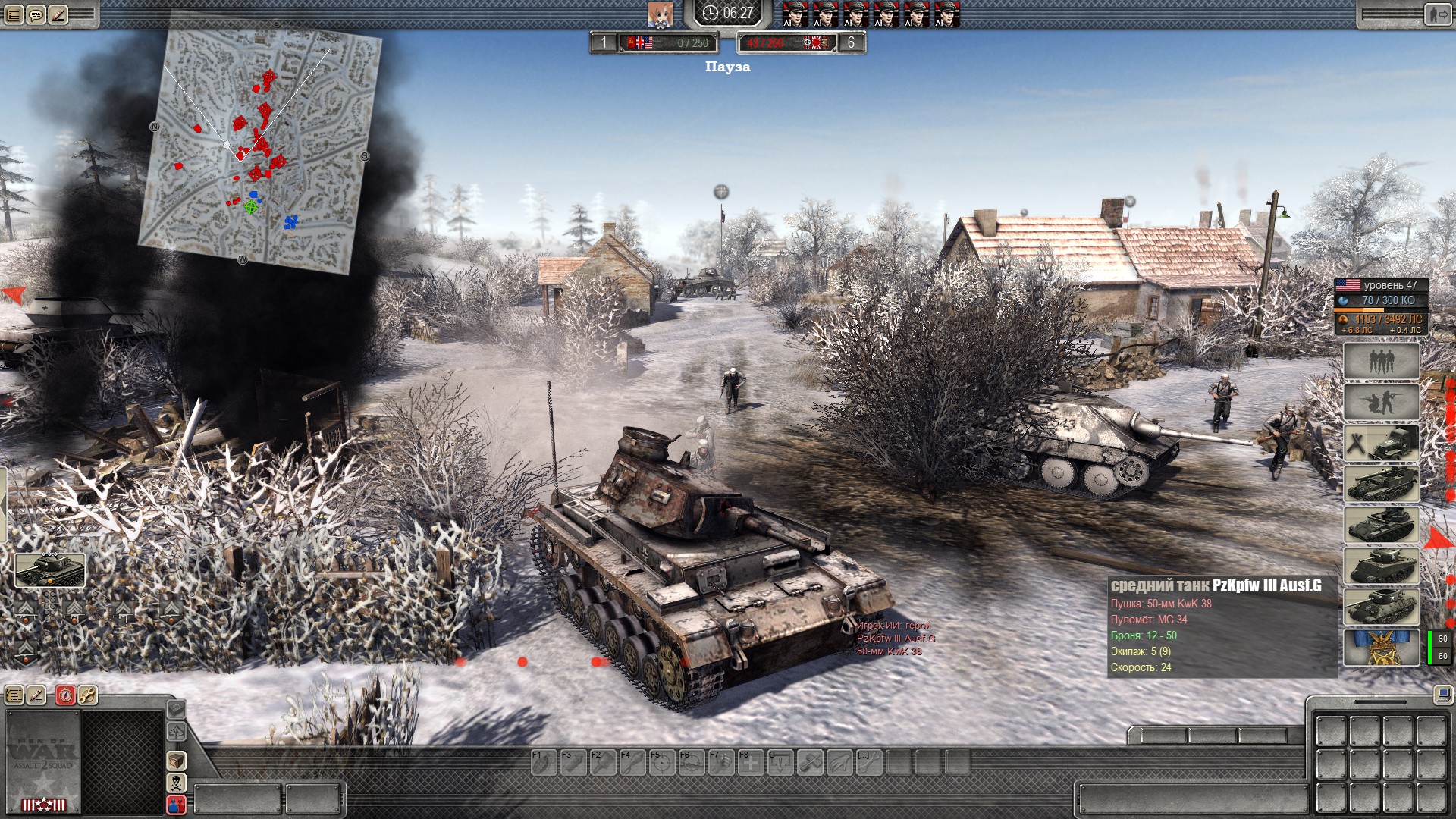Open the wooden crate inventory button

point(176,760)
